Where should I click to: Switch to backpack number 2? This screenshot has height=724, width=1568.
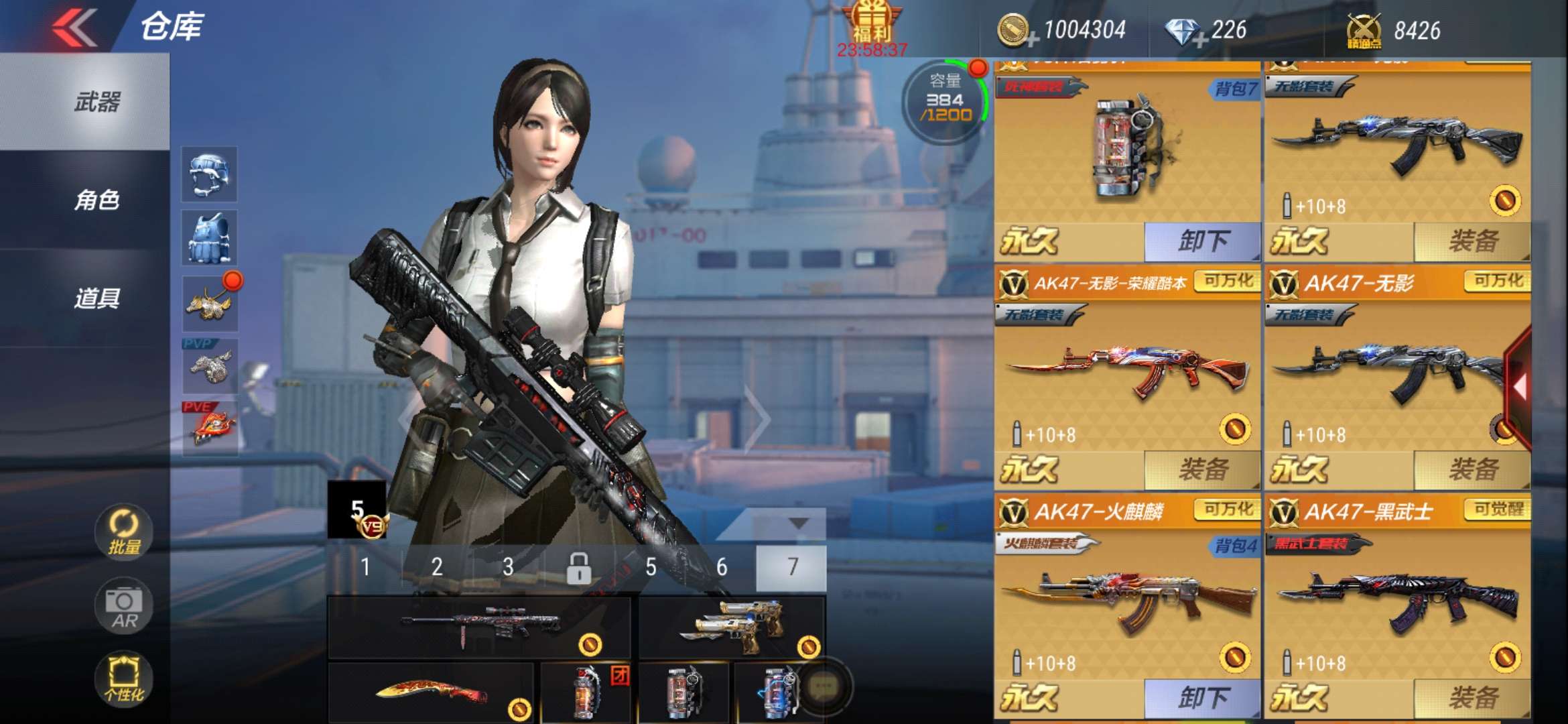point(437,567)
